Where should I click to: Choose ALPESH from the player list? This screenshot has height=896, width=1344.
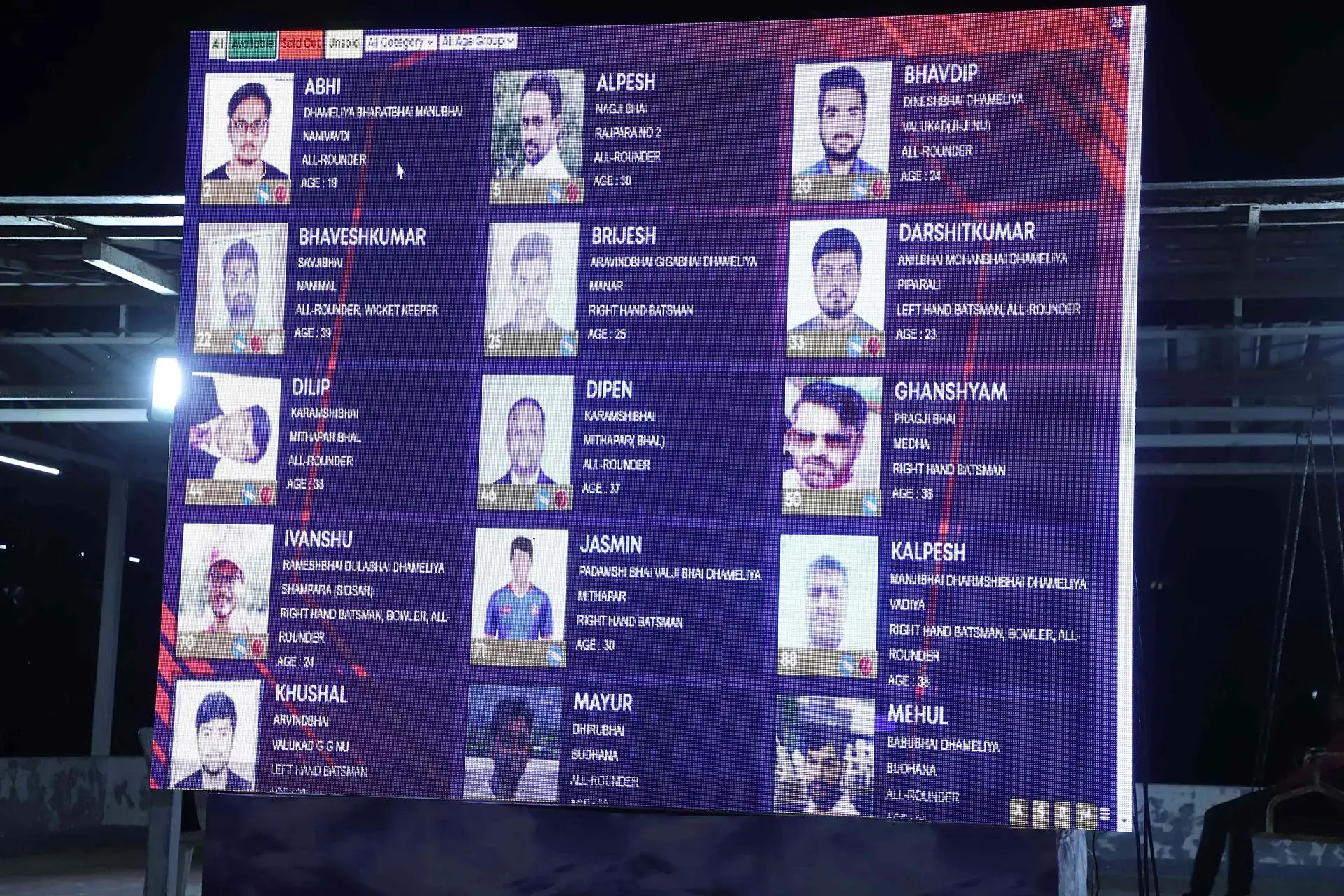[626, 83]
